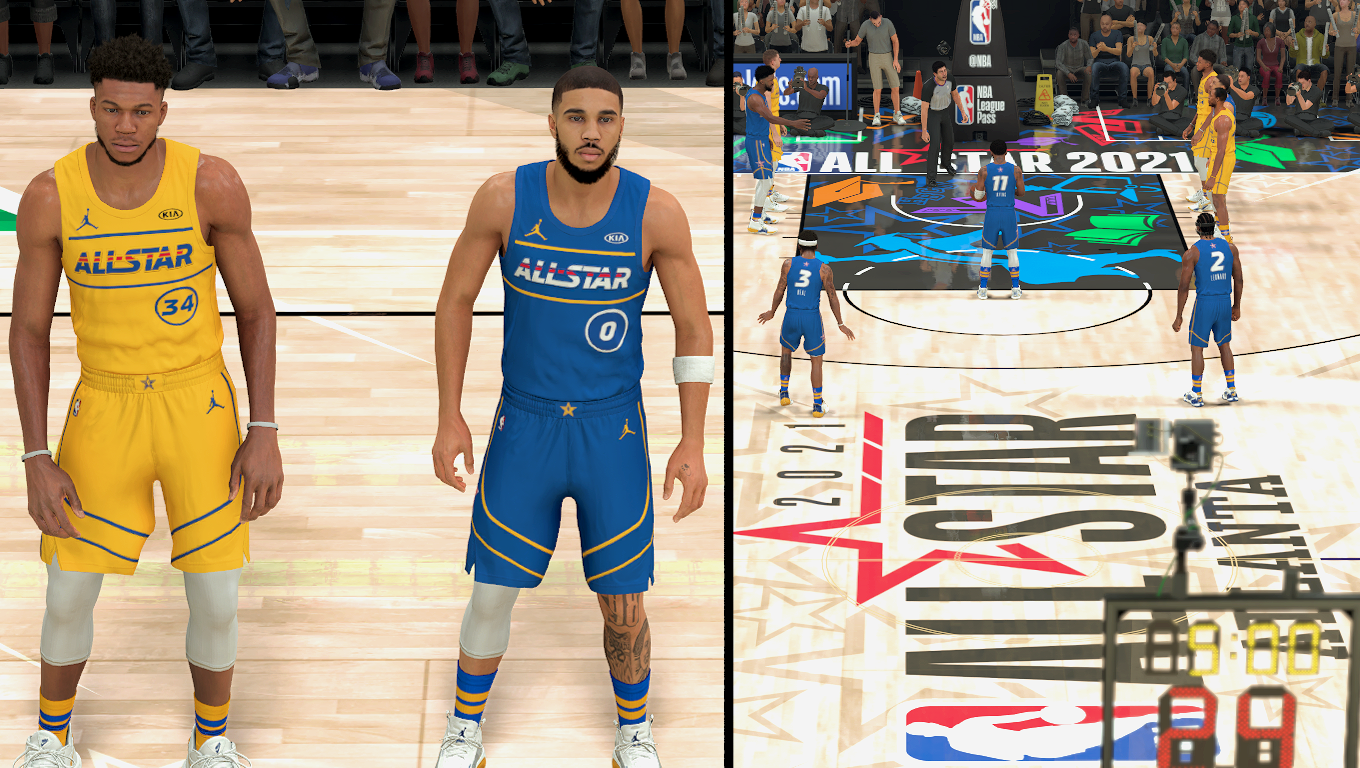Click the yellow caution sign near the baseline
This screenshot has width=1360, height=768.
(x=1043, y=95)
